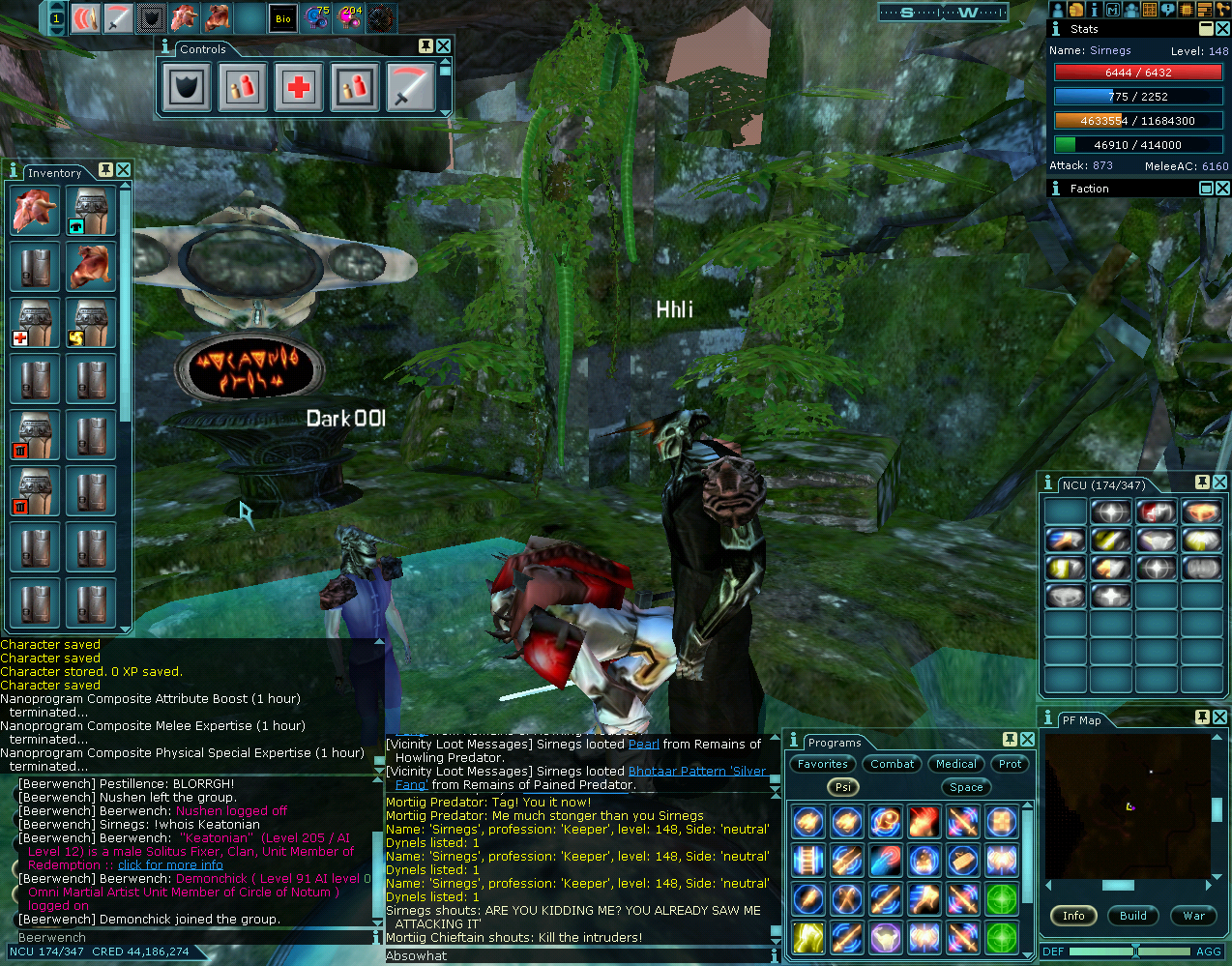Use the red cross control button

(x=299, y=87)
